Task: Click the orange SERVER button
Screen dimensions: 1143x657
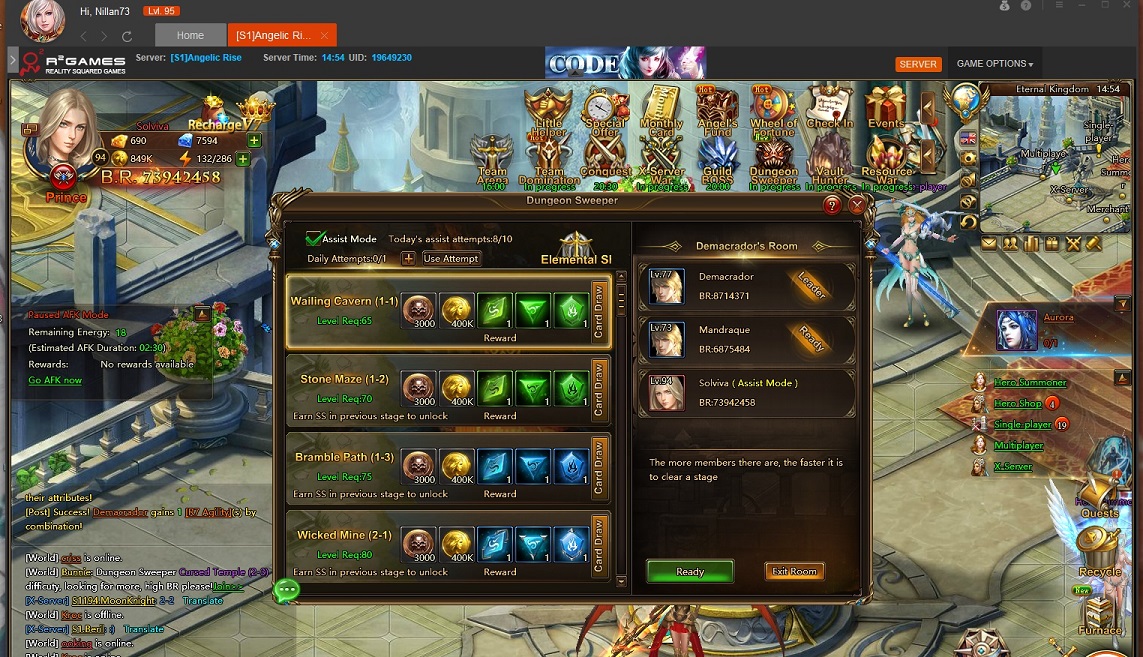Action: pyautogui.click(x=918, y=64)
